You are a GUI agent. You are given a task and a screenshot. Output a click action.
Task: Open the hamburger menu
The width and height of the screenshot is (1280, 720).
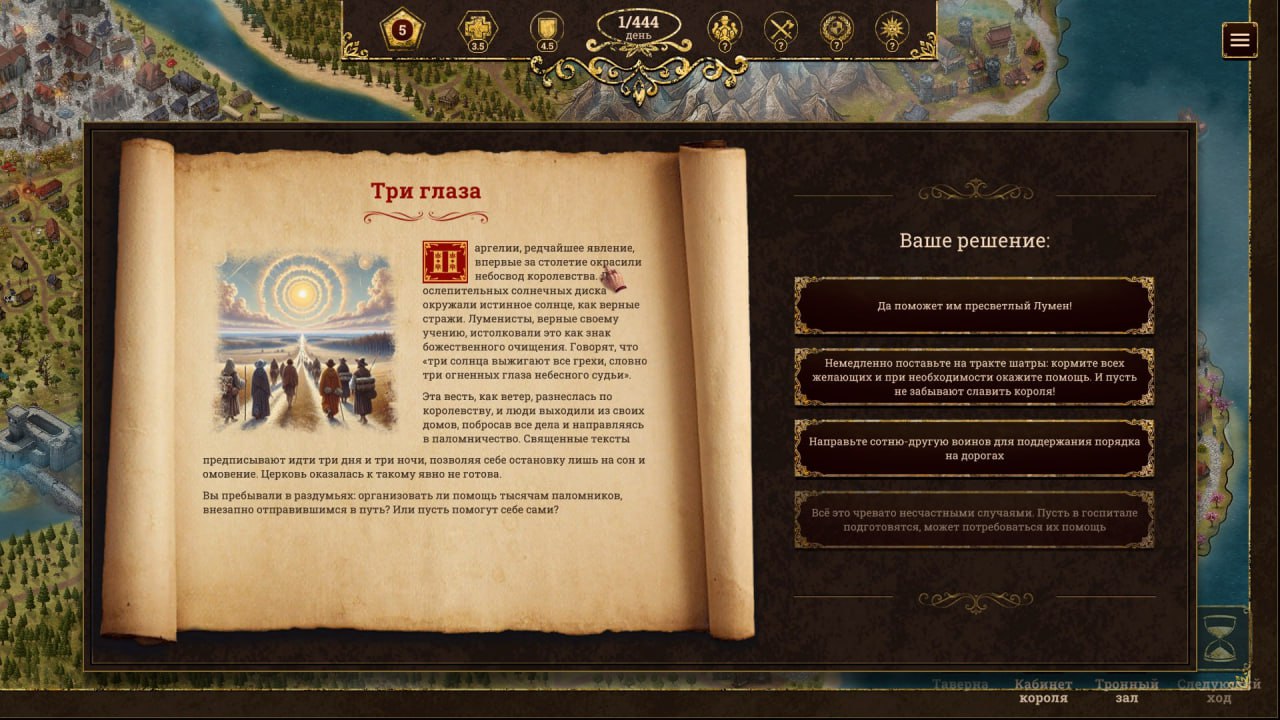(1240, 40)
